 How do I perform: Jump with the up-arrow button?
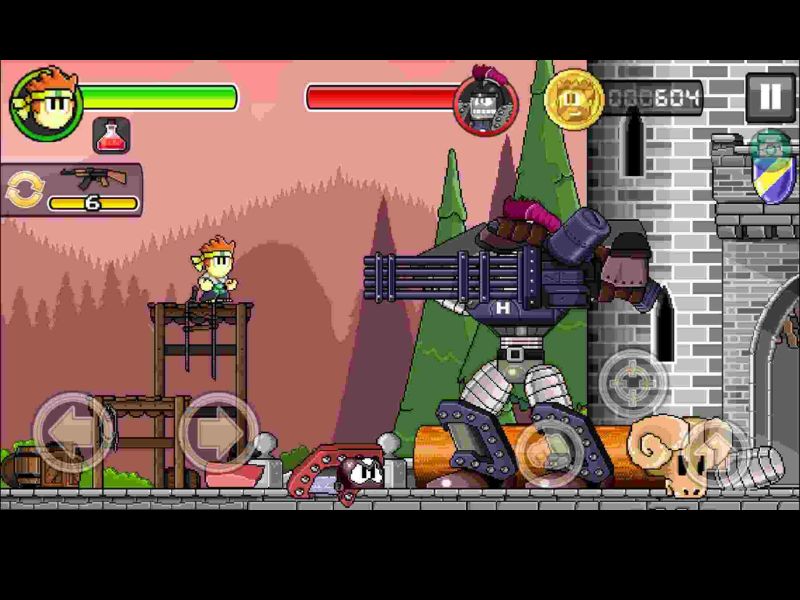713,451
